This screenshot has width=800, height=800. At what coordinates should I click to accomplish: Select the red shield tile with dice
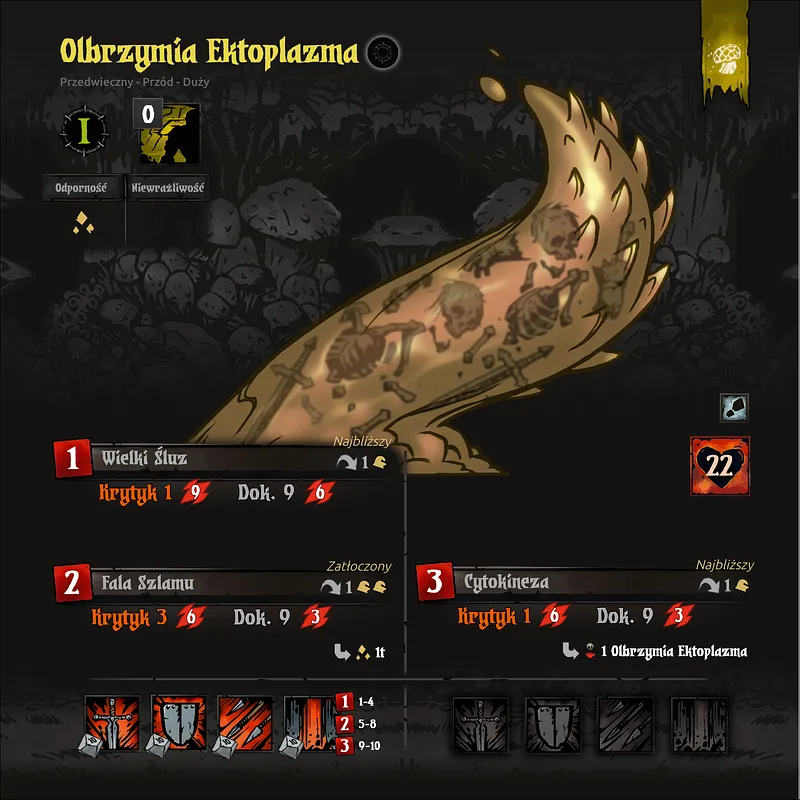176,723
